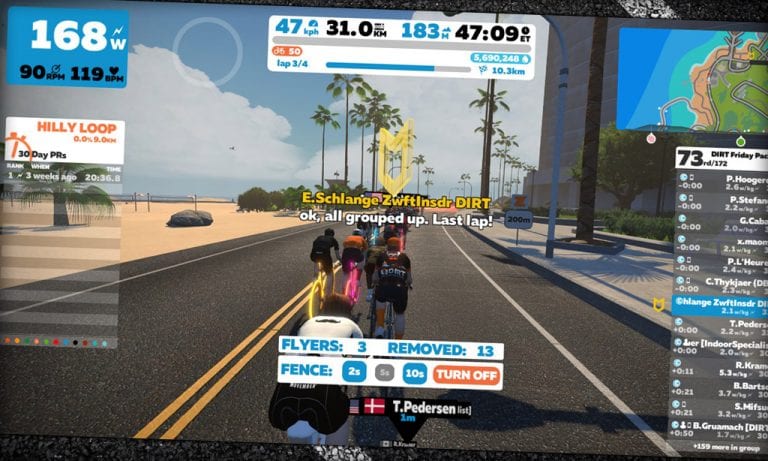Turn off the fence

(466, 372)
